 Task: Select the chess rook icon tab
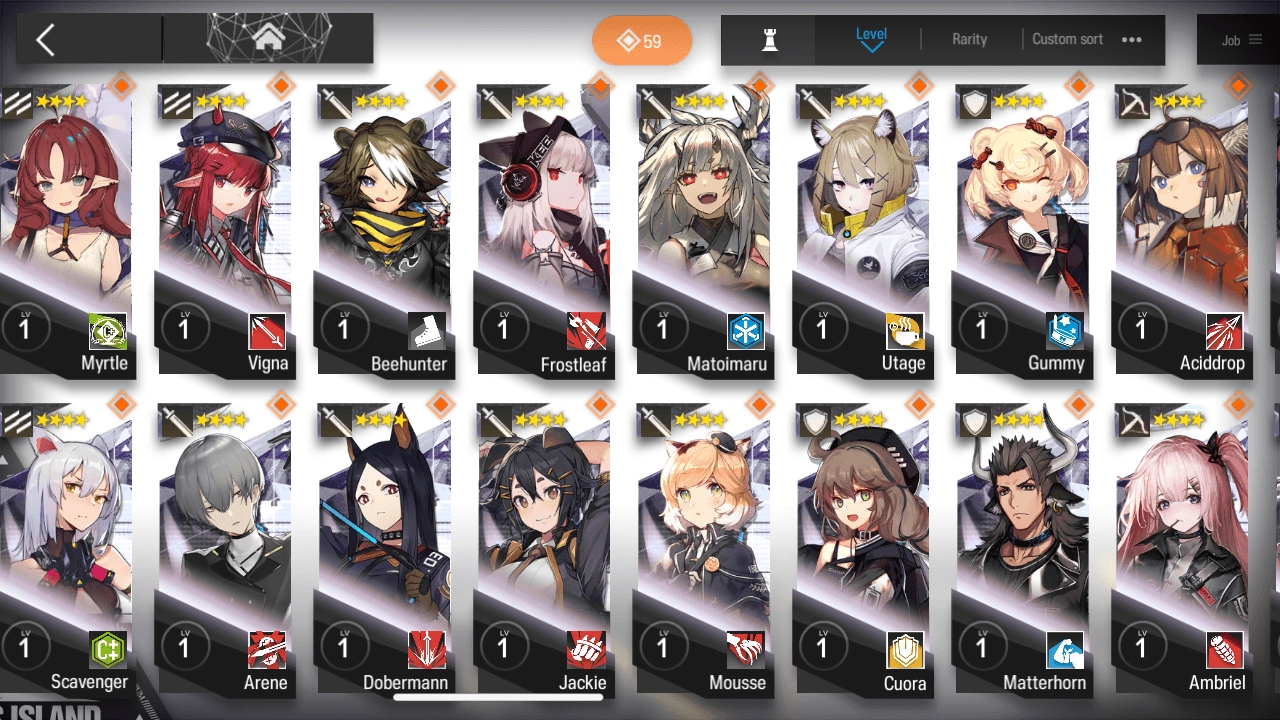[769, 40]
